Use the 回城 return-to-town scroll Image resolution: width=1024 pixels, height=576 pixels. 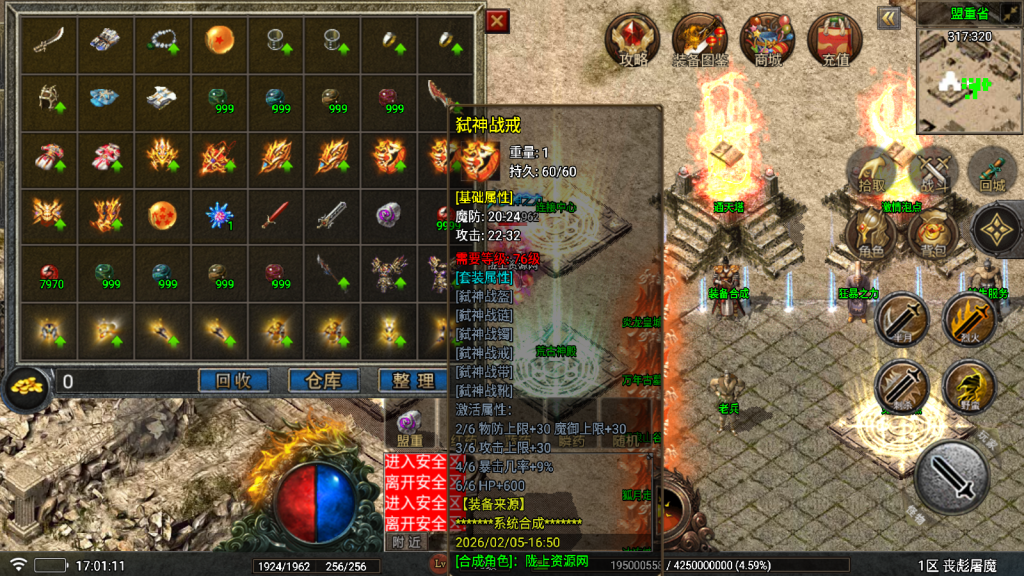click(992, 170)
